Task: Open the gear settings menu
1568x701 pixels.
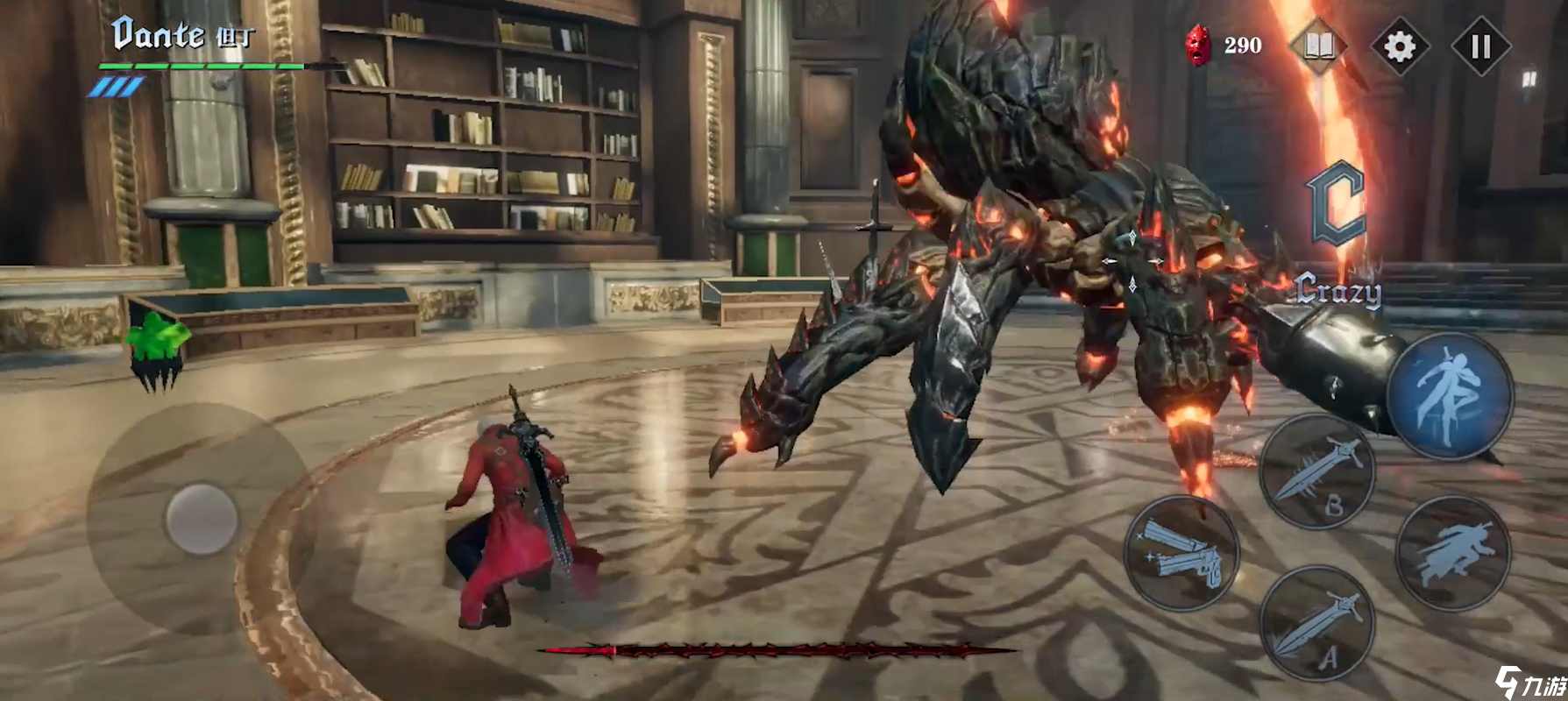Action: [x=1400, y=46]
